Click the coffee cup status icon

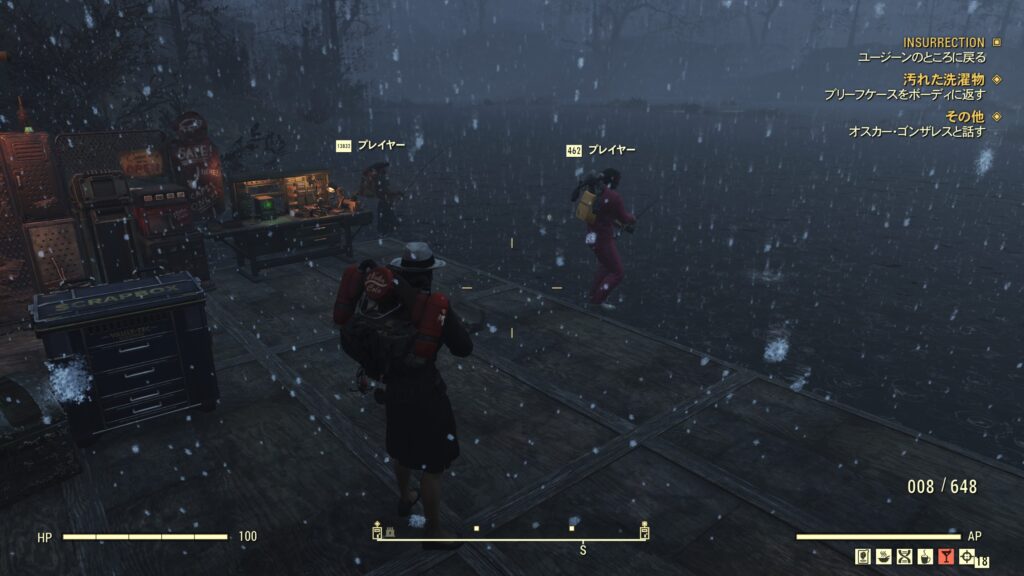click(x=925, y=557)
